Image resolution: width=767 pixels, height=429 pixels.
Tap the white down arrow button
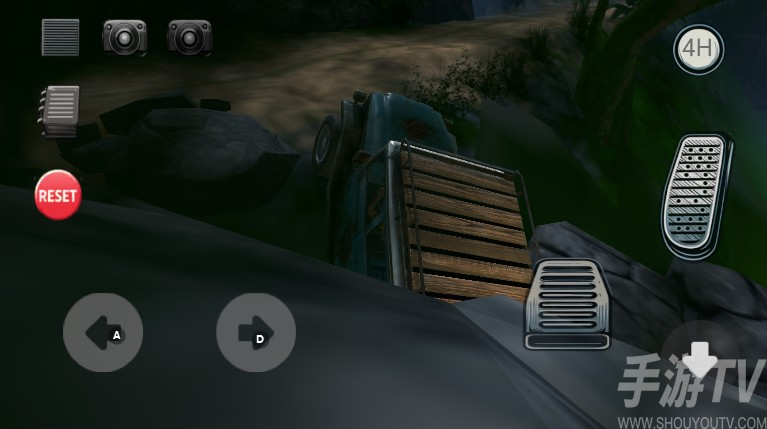[699, 358]
